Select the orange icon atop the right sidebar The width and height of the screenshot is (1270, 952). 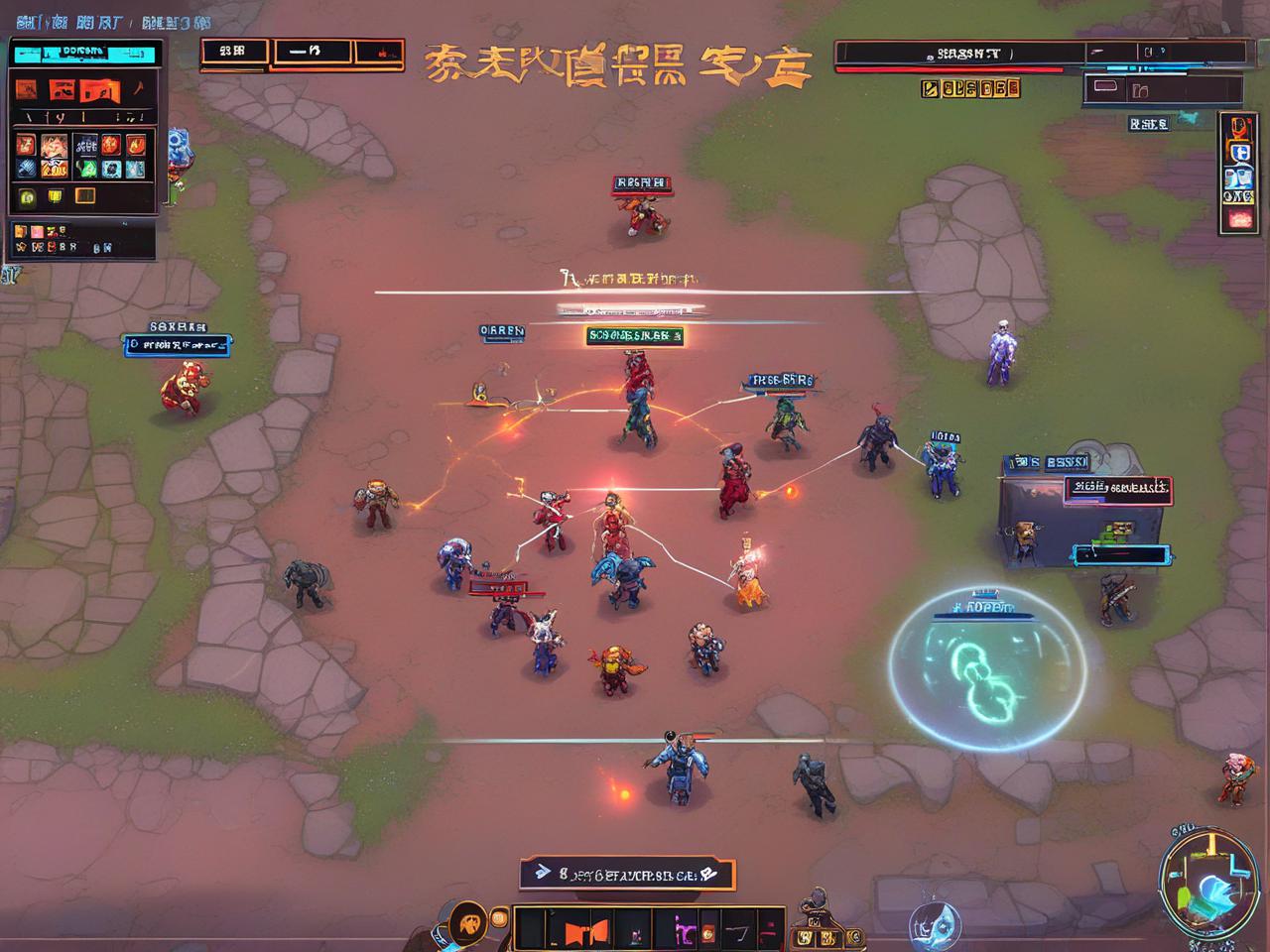tap(1239, 127)
